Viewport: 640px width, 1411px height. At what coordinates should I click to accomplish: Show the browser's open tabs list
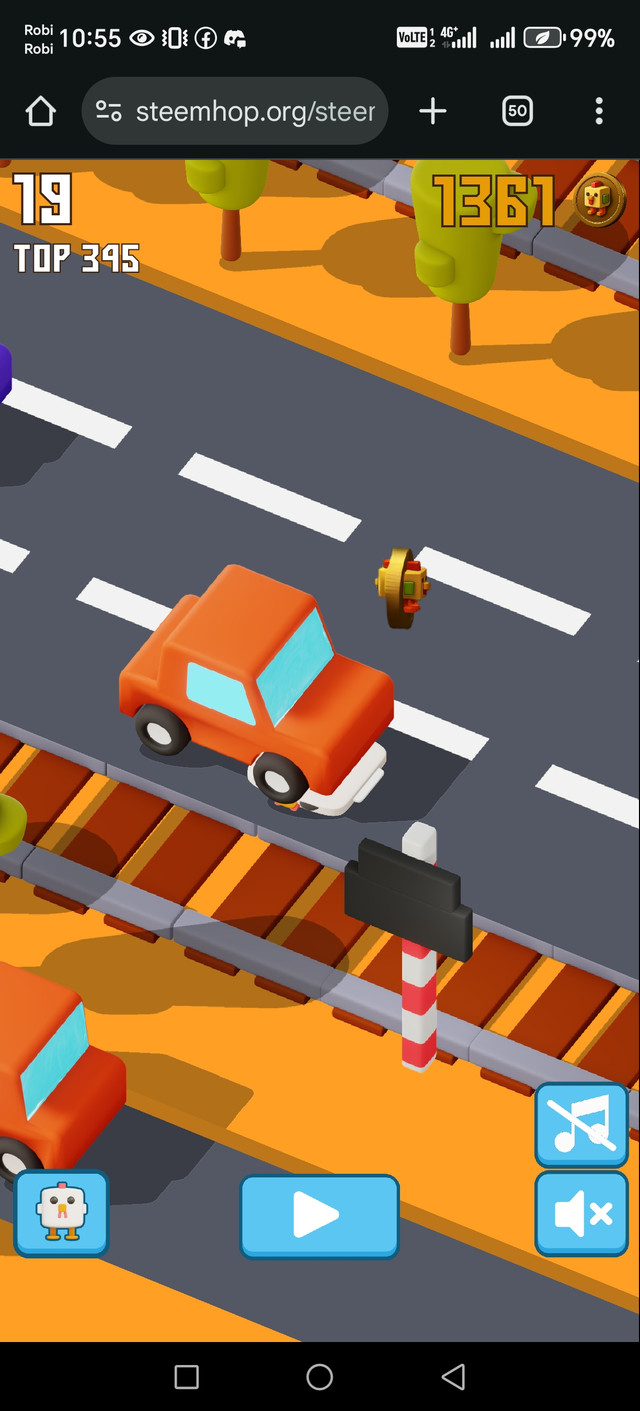(x=517, y=111)
